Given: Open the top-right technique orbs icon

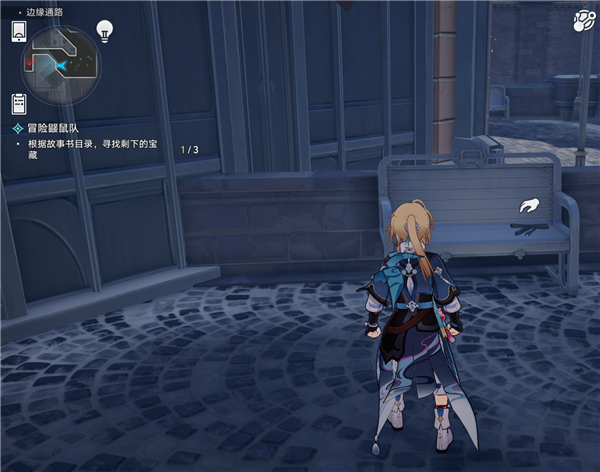Looking at the screenshot, I should pos(584,23).
